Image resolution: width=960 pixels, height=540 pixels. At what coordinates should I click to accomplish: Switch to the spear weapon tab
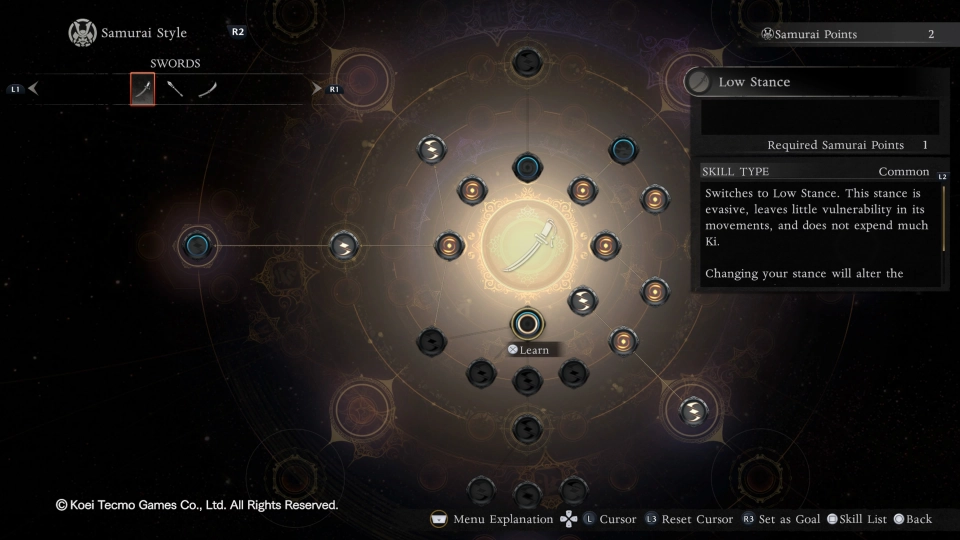coord(175,89)
